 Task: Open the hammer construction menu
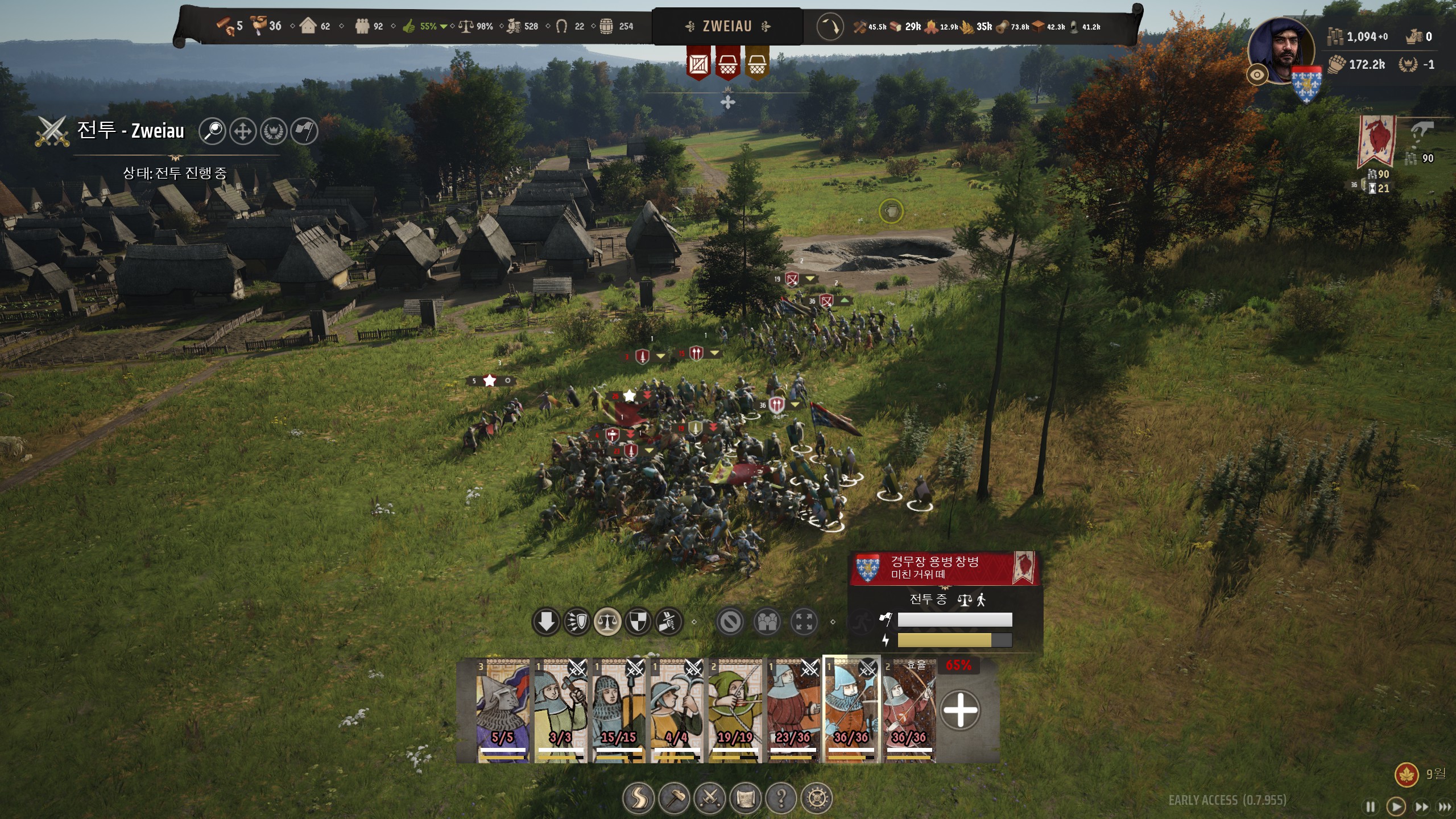[675, 799]
